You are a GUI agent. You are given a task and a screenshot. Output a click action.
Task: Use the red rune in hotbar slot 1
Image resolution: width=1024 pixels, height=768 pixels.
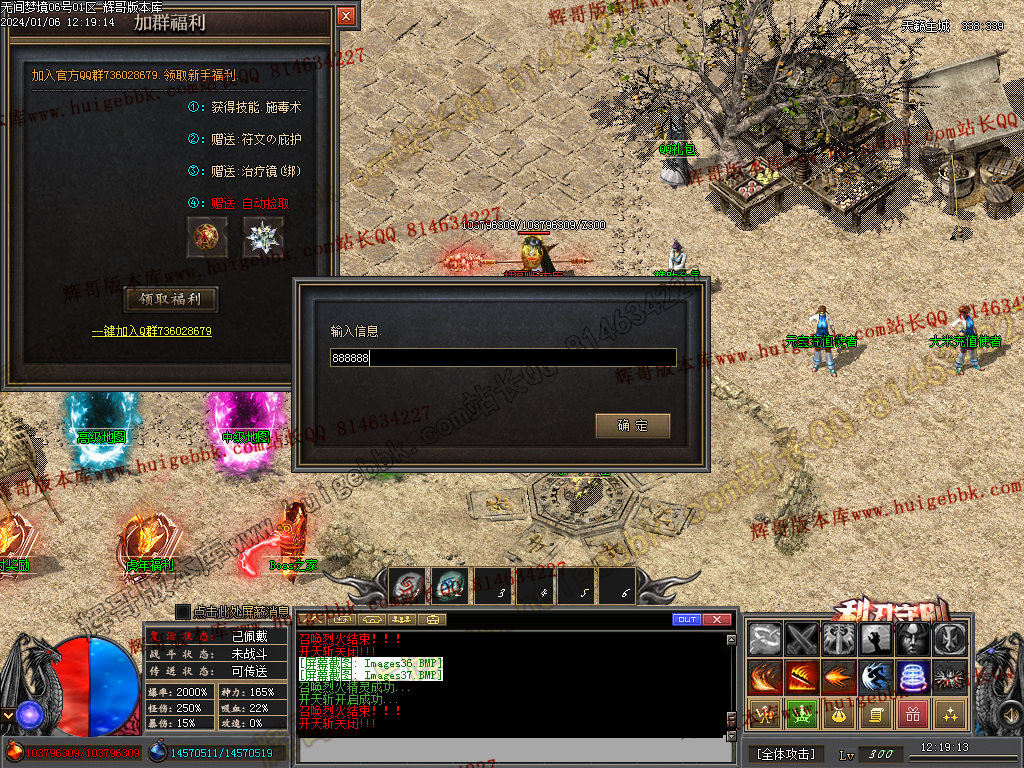[408, 587]
